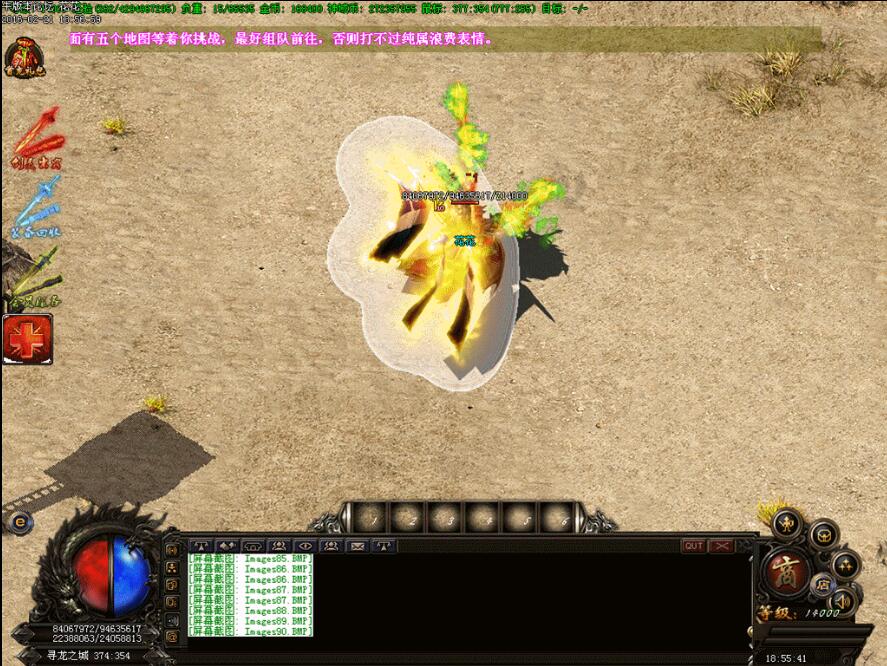
Task: Click the small blue 店 store icon
Action: point(821,583)
